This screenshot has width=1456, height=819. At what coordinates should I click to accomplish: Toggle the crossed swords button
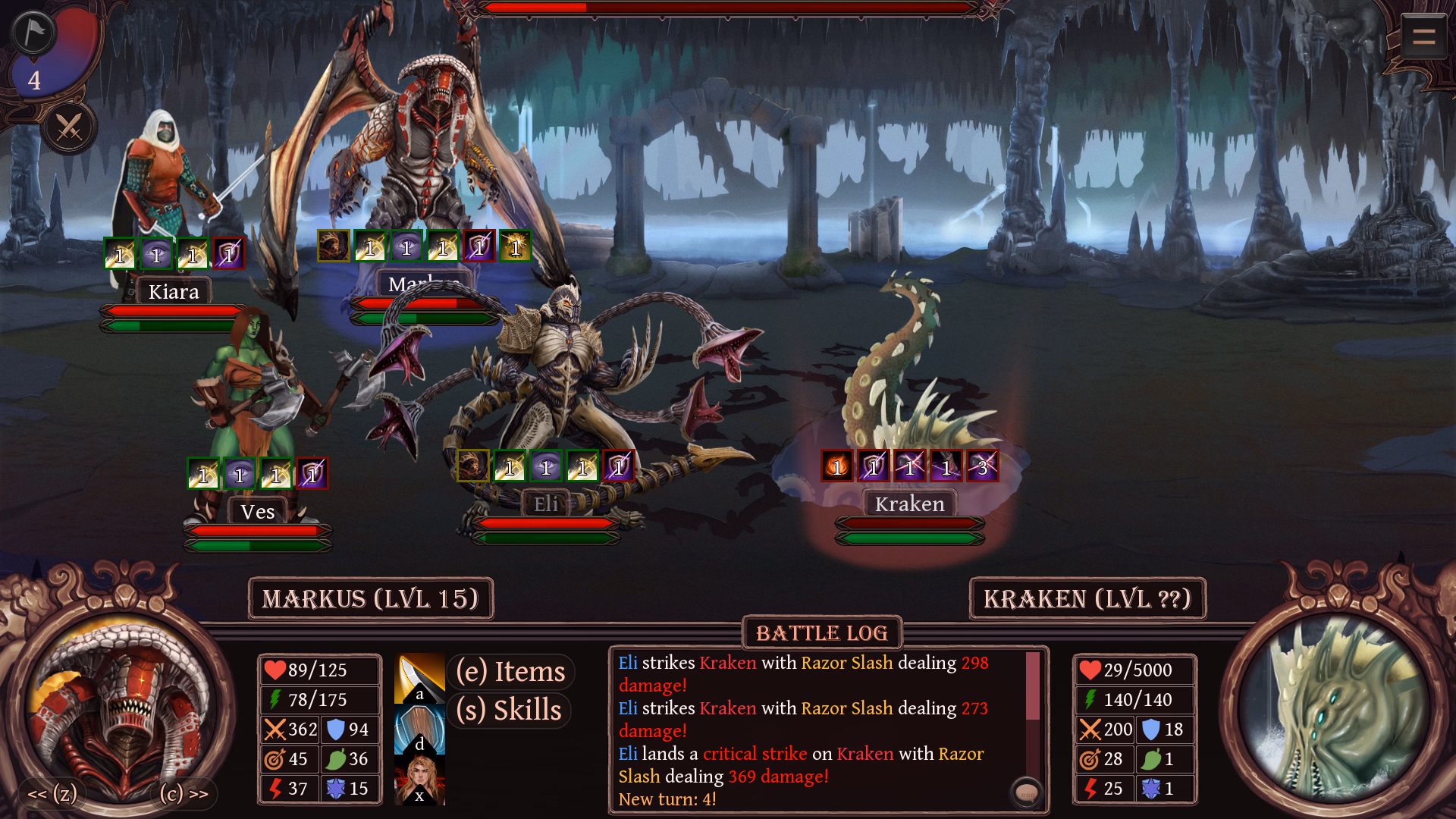tap(69, 127)
